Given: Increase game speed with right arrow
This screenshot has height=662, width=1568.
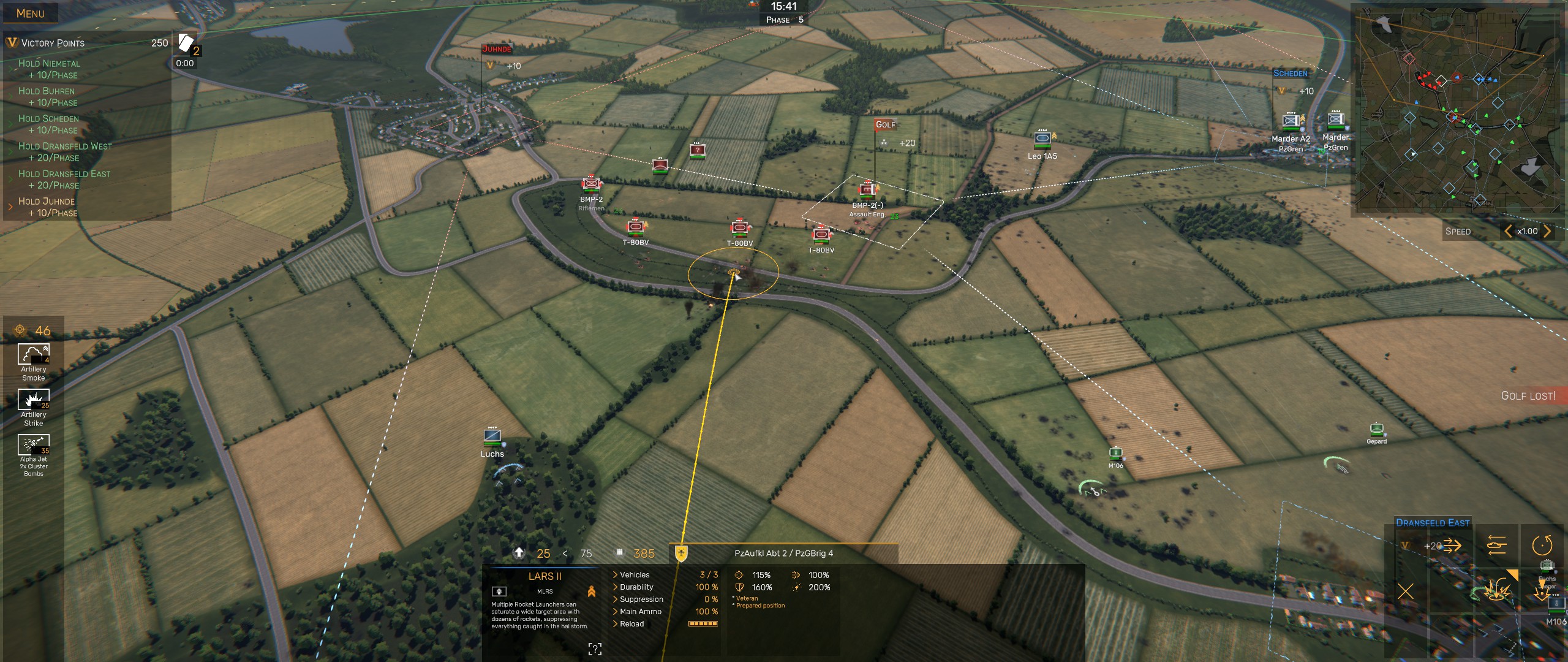Looking at the screenshot, I should [1548, 231].
